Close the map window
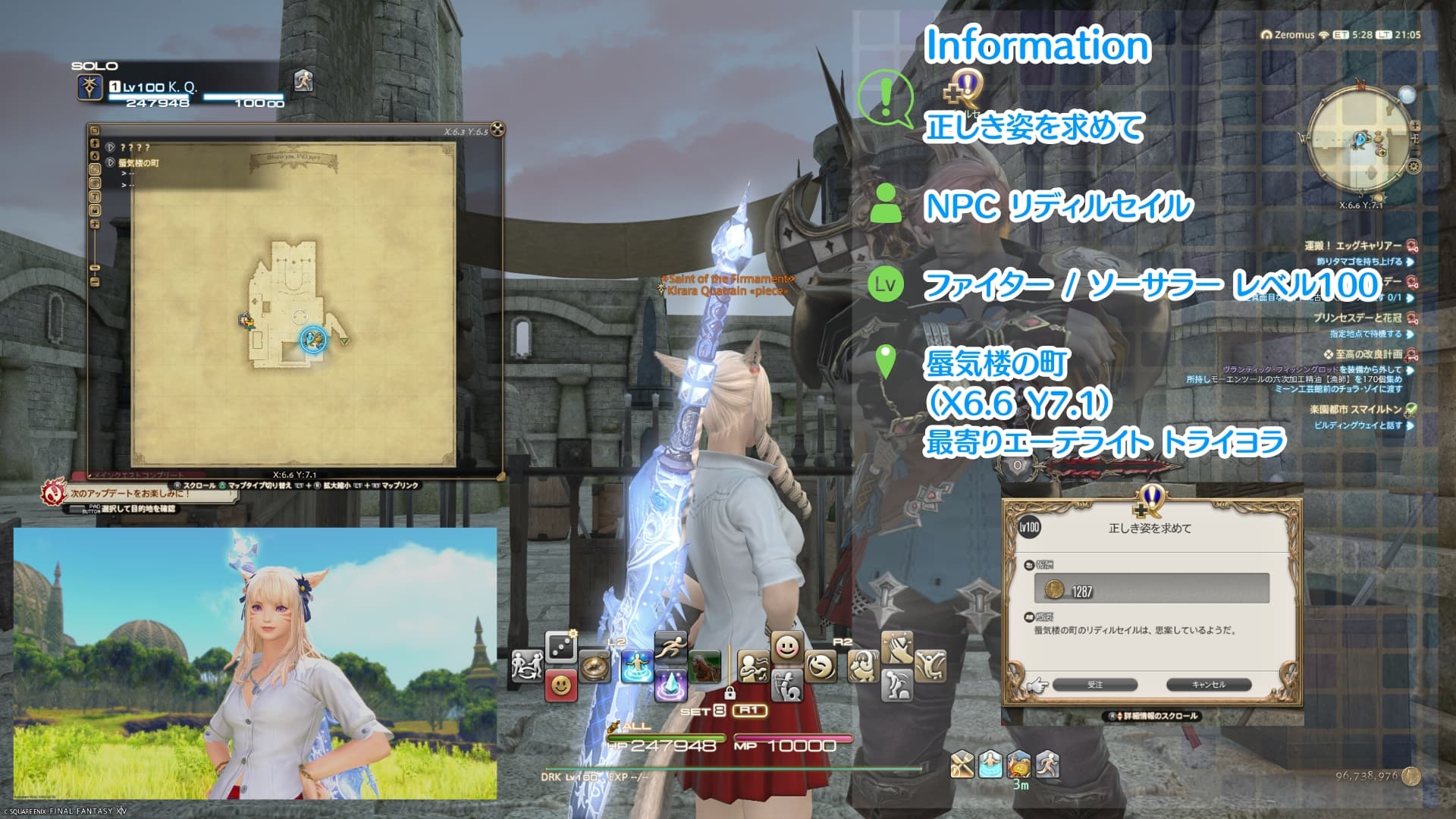 (497, 130)
